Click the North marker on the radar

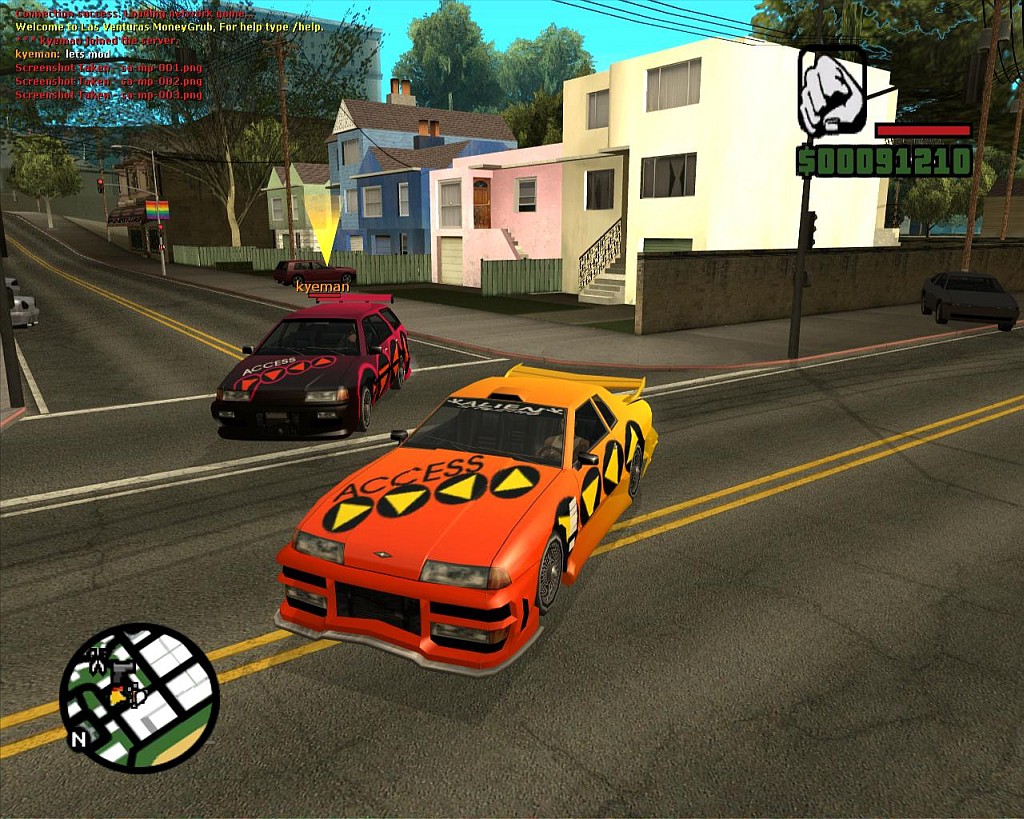(78, 741)
